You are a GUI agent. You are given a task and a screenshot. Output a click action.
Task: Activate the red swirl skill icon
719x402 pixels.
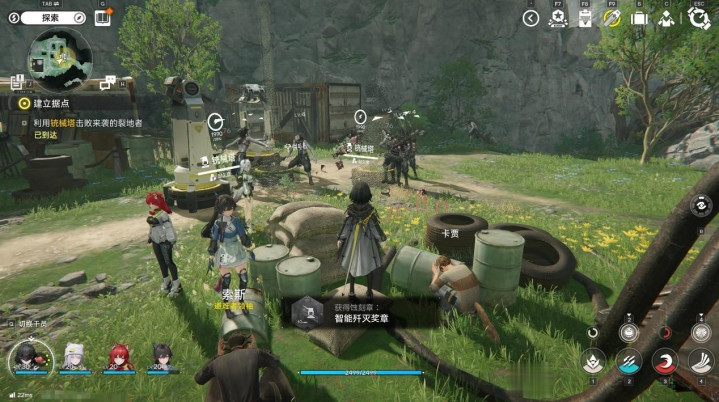point(664,361)
